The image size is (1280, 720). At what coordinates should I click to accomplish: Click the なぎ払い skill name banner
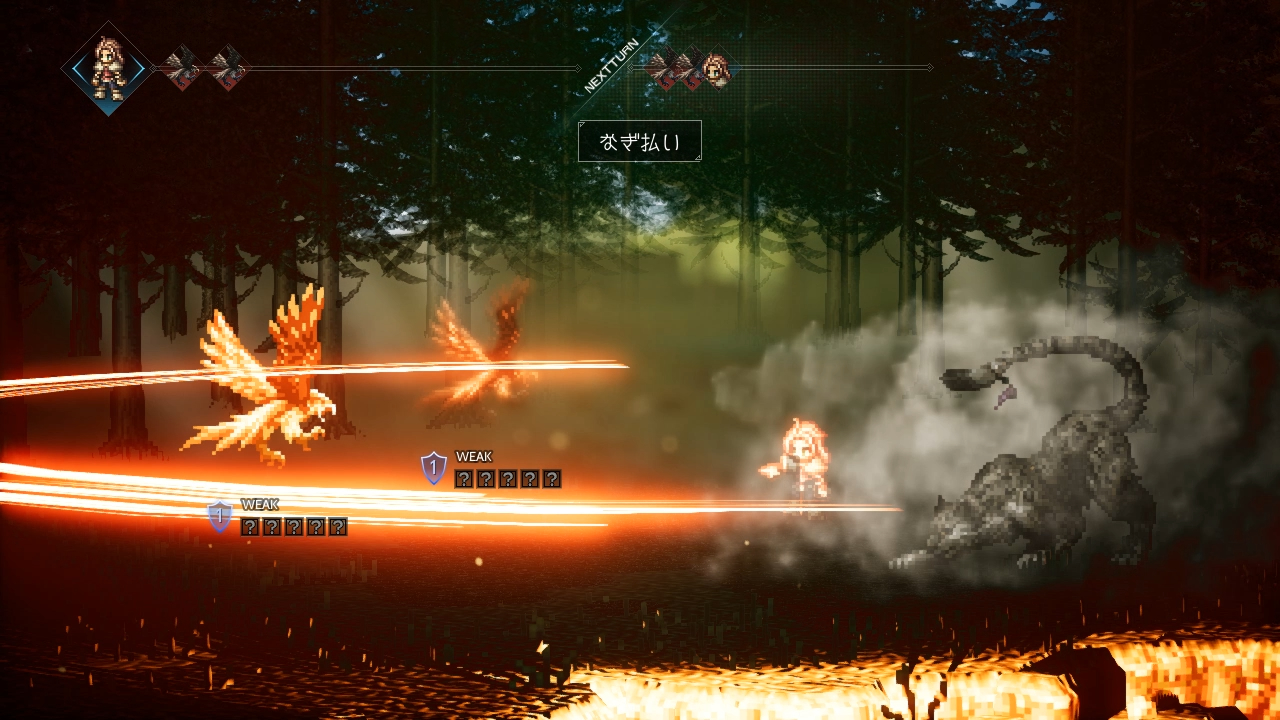point(640,141)
